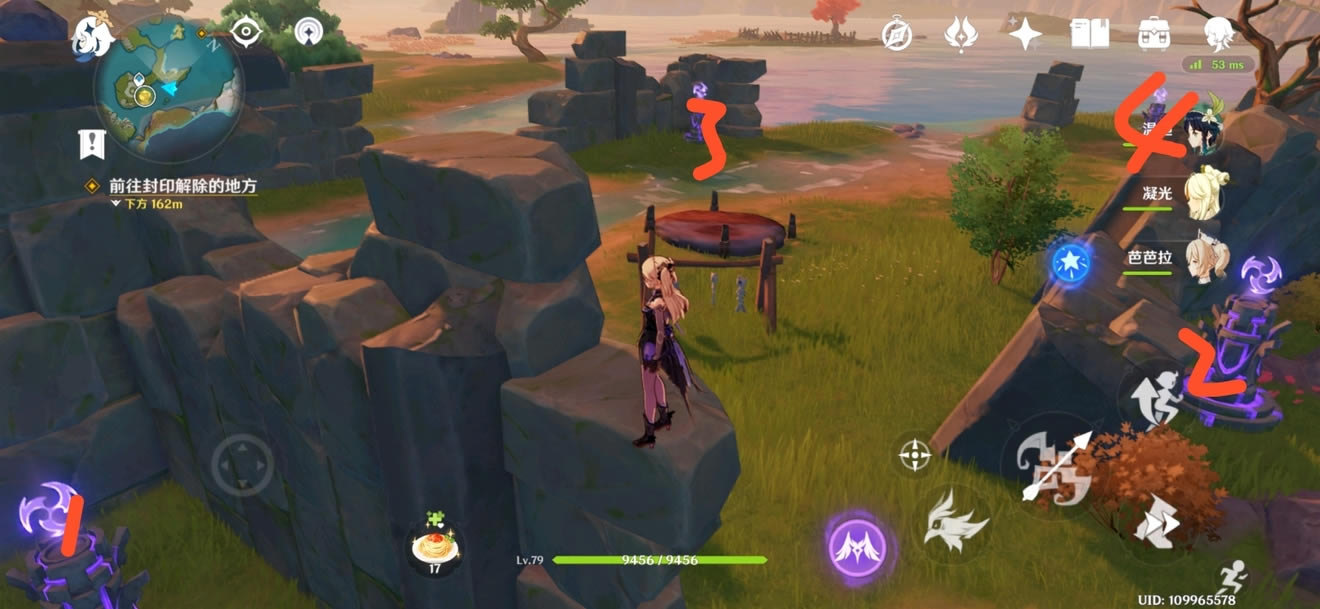Tap the signal beacon icon beside the minimap
The height and width of the screenshot is (609, 1320).
pos(309,33)
